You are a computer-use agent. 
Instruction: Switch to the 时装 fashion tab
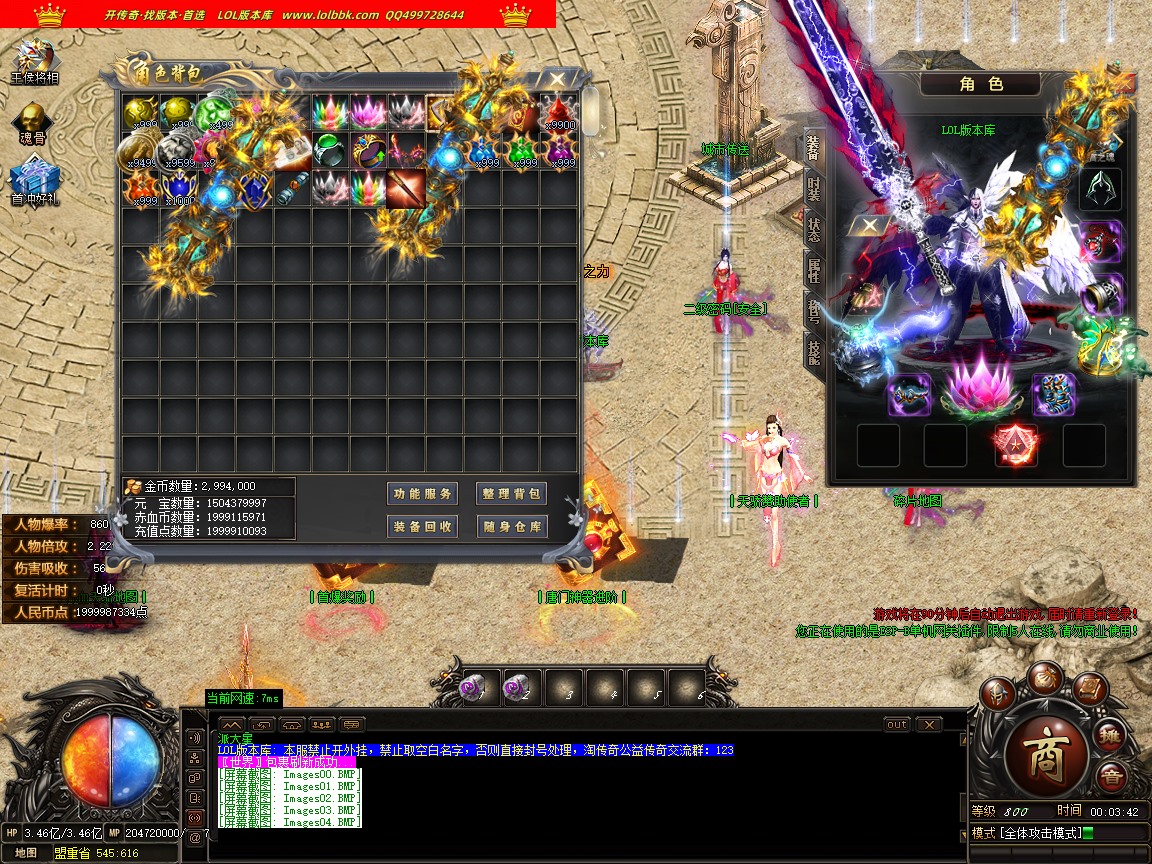[x=813, y=188]
